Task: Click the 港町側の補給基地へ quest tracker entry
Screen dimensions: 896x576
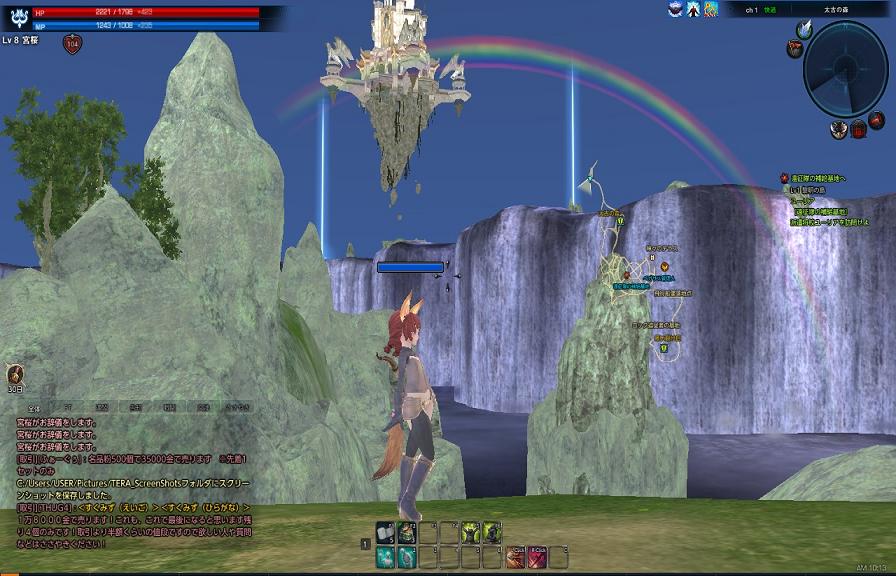Action: (820, 178)
